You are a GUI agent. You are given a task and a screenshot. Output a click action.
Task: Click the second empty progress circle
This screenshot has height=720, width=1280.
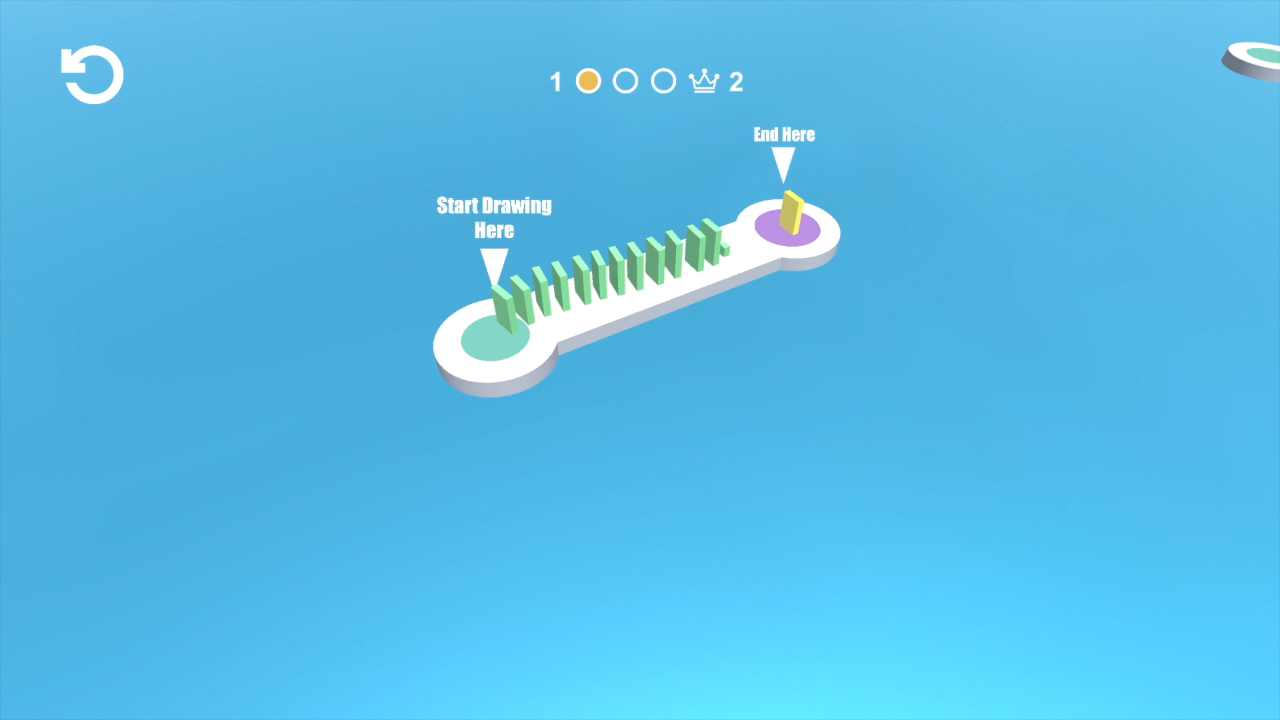[663, 80]
